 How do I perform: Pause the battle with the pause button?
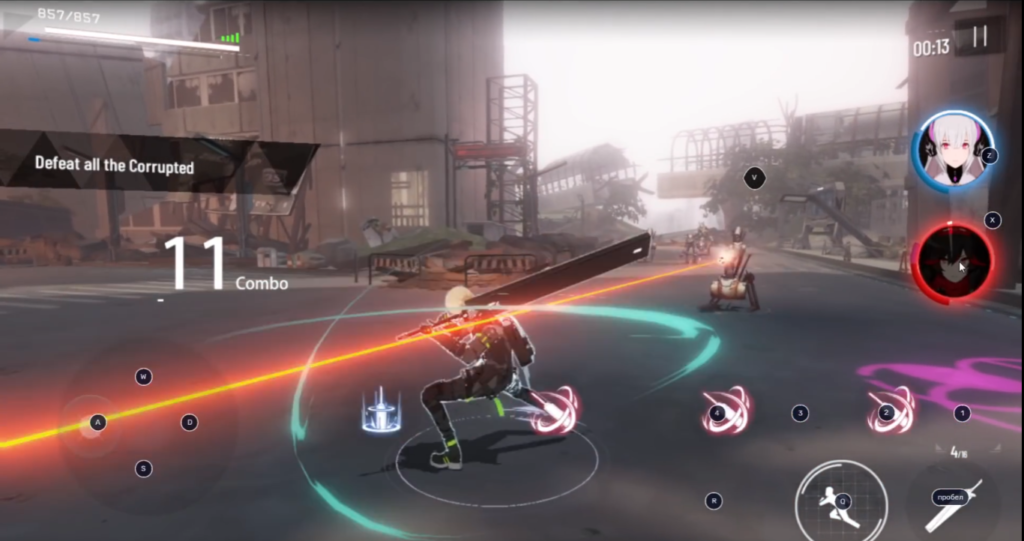980,37
